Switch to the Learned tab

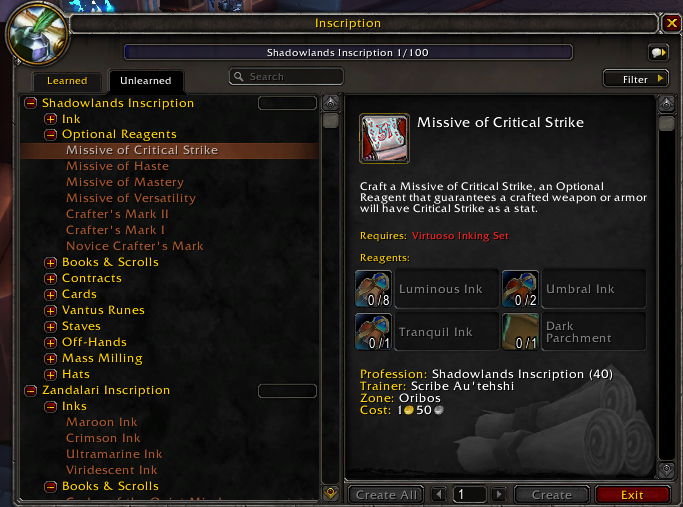click(67, 80)
